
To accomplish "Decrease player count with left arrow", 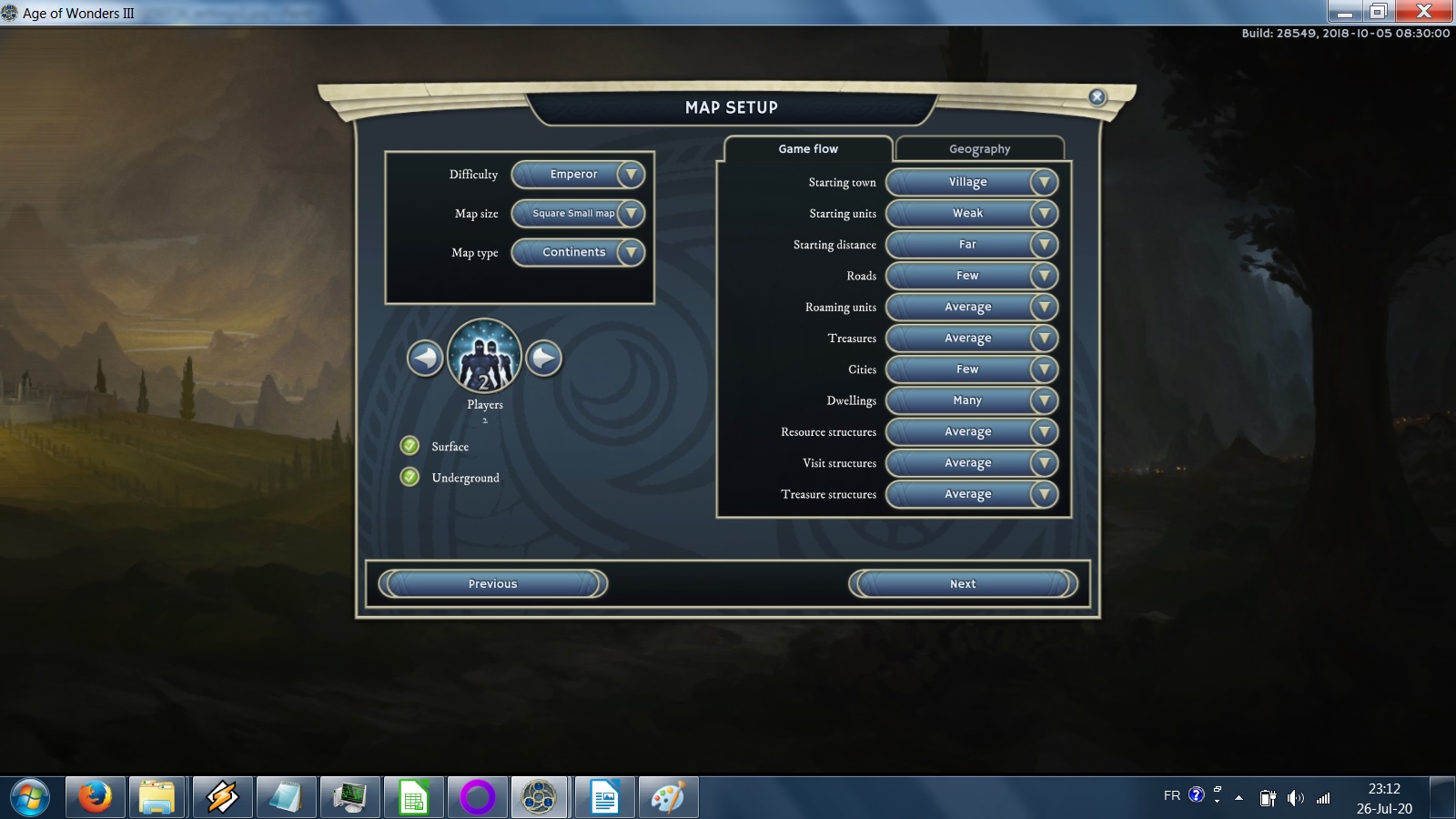I will [425, 359].
